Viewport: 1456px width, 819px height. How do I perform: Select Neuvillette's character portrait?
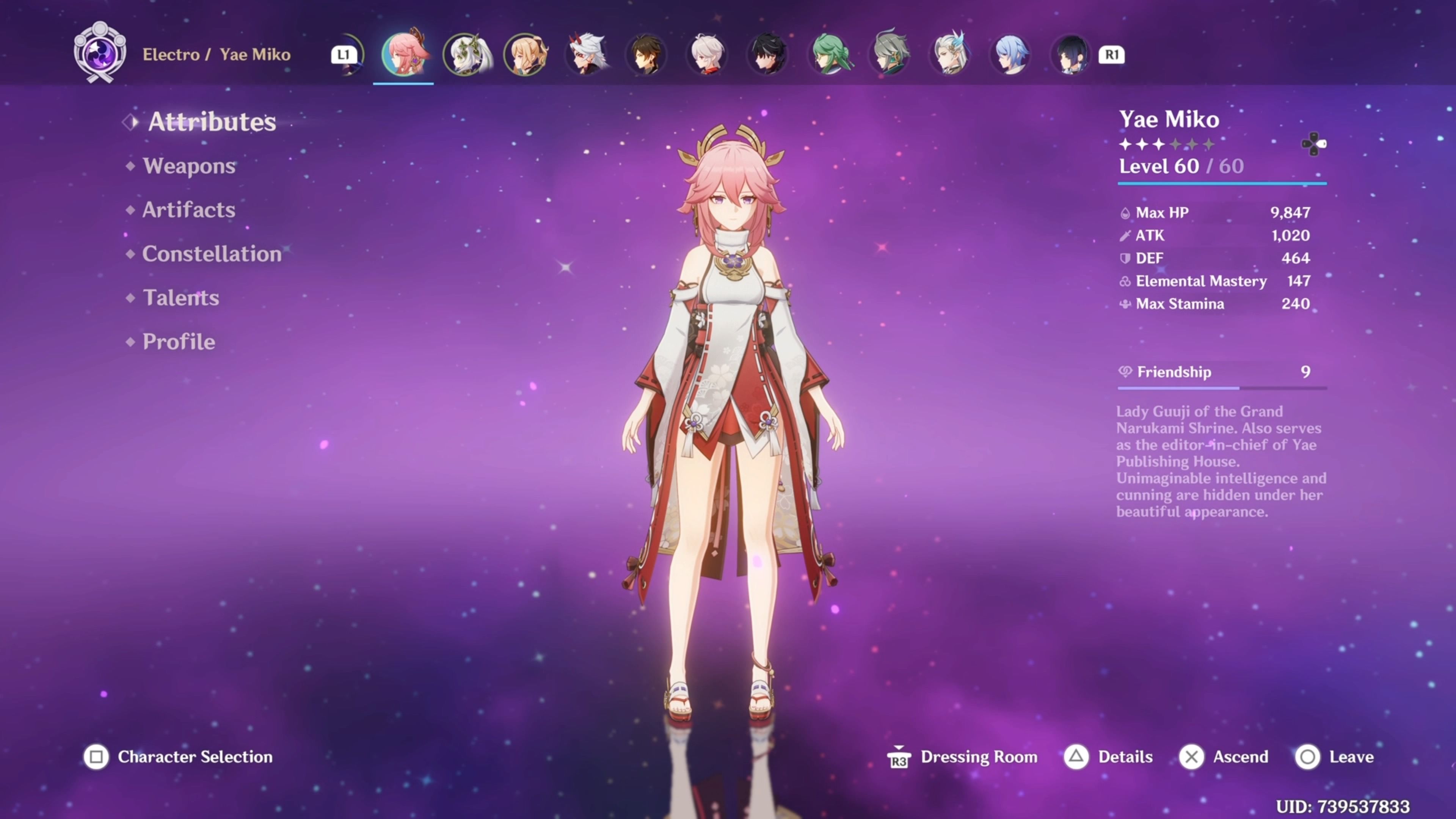[949, 55]
